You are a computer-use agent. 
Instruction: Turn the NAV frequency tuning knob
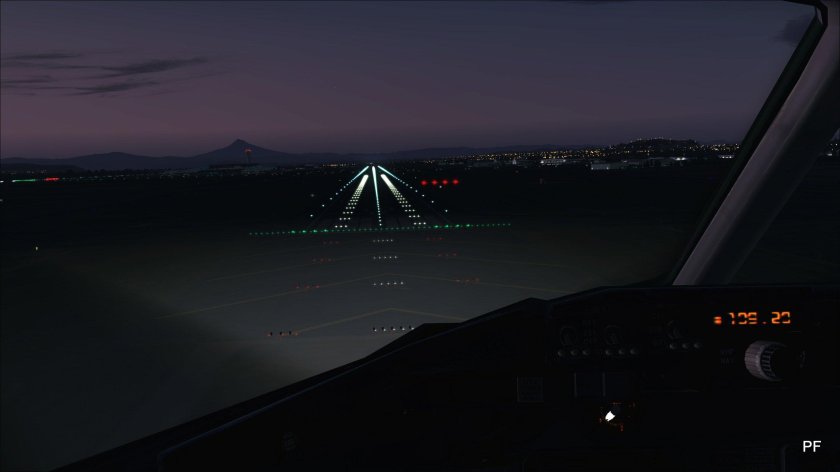pyautogui.click(x=766, y=360)
